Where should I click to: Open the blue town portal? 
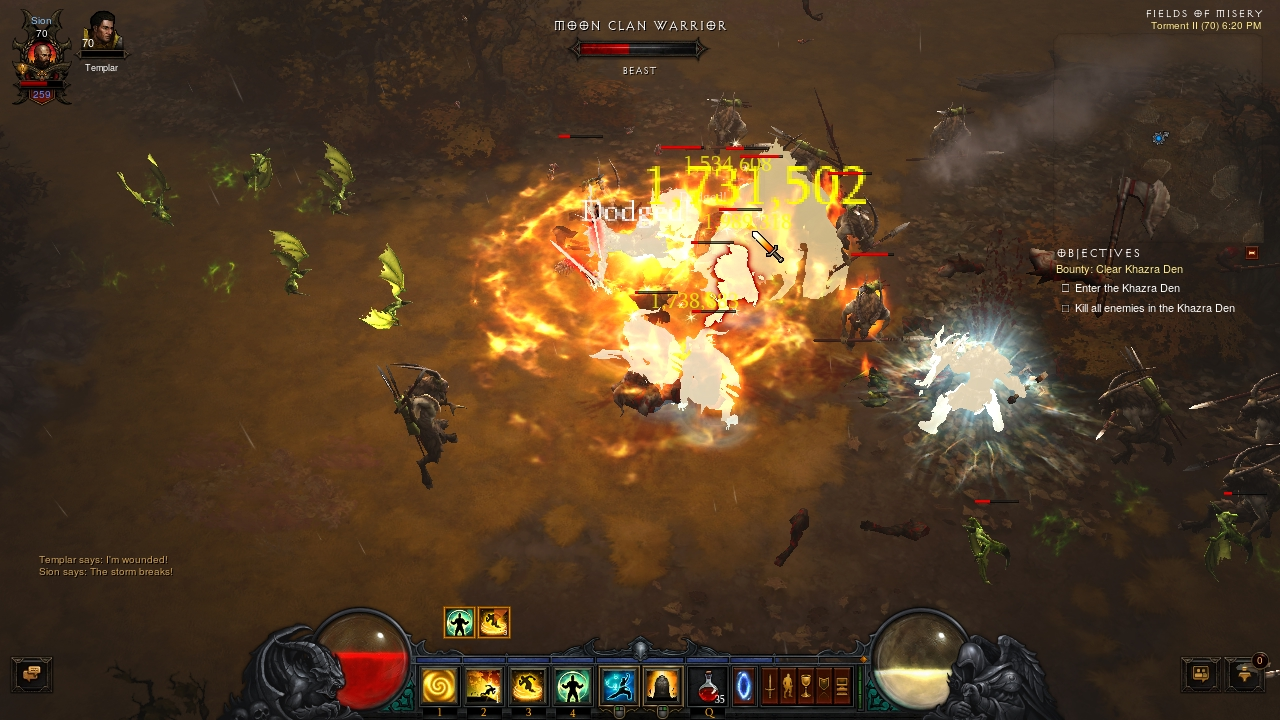(745, 687)
